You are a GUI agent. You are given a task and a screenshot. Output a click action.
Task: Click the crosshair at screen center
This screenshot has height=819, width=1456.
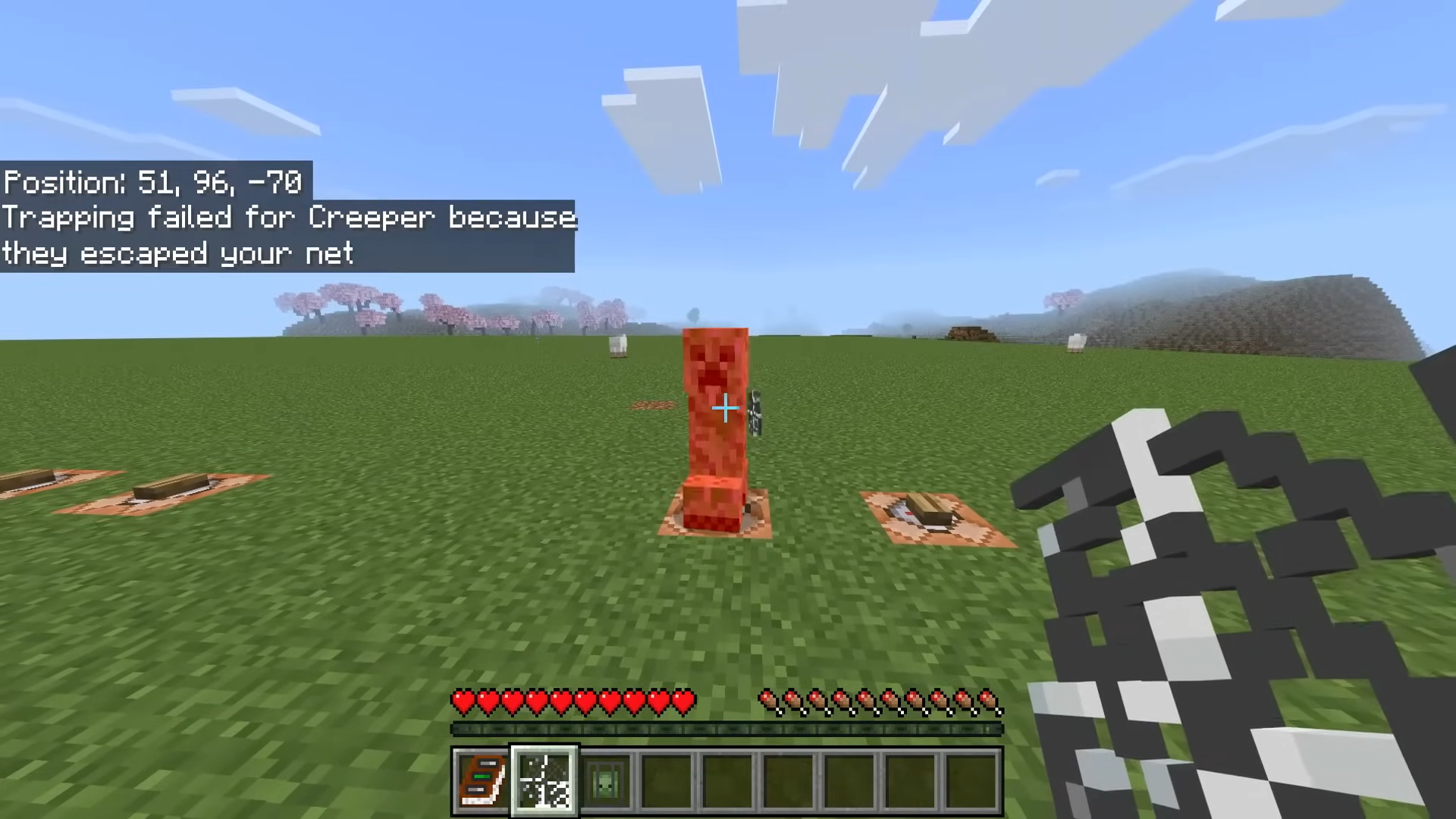tap(724, 409)
